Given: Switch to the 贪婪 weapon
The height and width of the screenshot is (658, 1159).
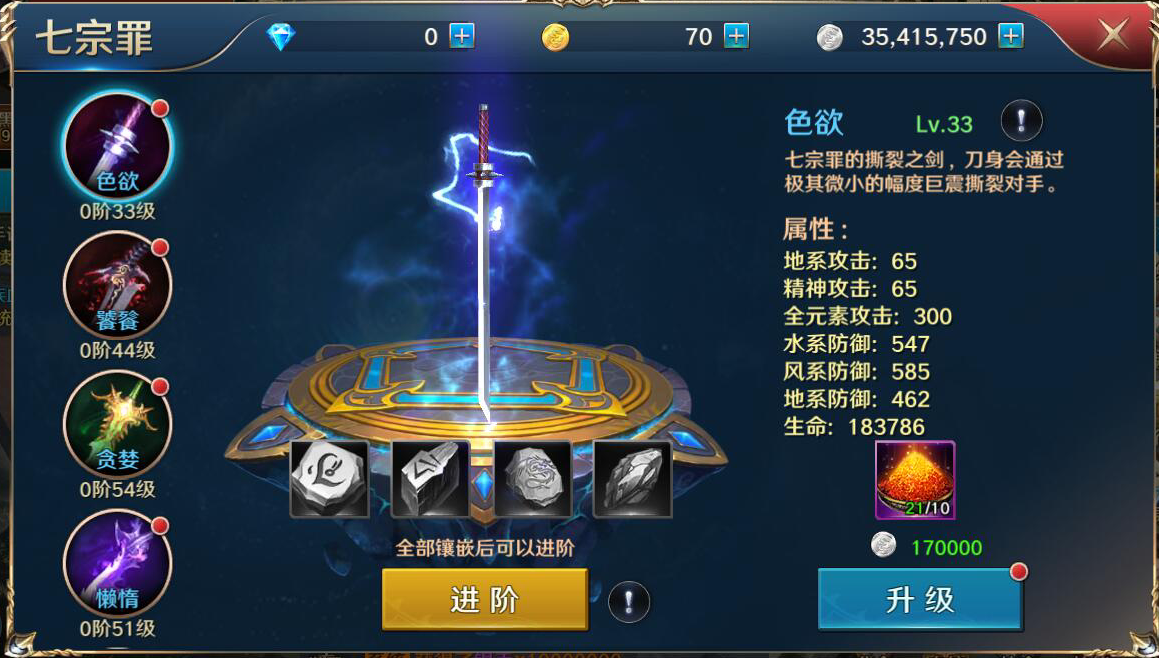Looking at the screenshot, I should click(118, 425).
